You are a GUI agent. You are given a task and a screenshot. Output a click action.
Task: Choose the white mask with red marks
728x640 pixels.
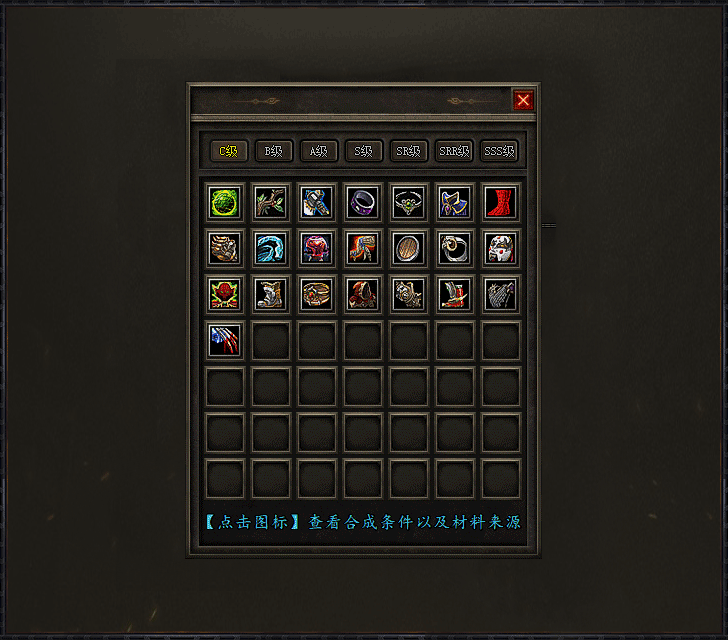click(x=500, y=248)
